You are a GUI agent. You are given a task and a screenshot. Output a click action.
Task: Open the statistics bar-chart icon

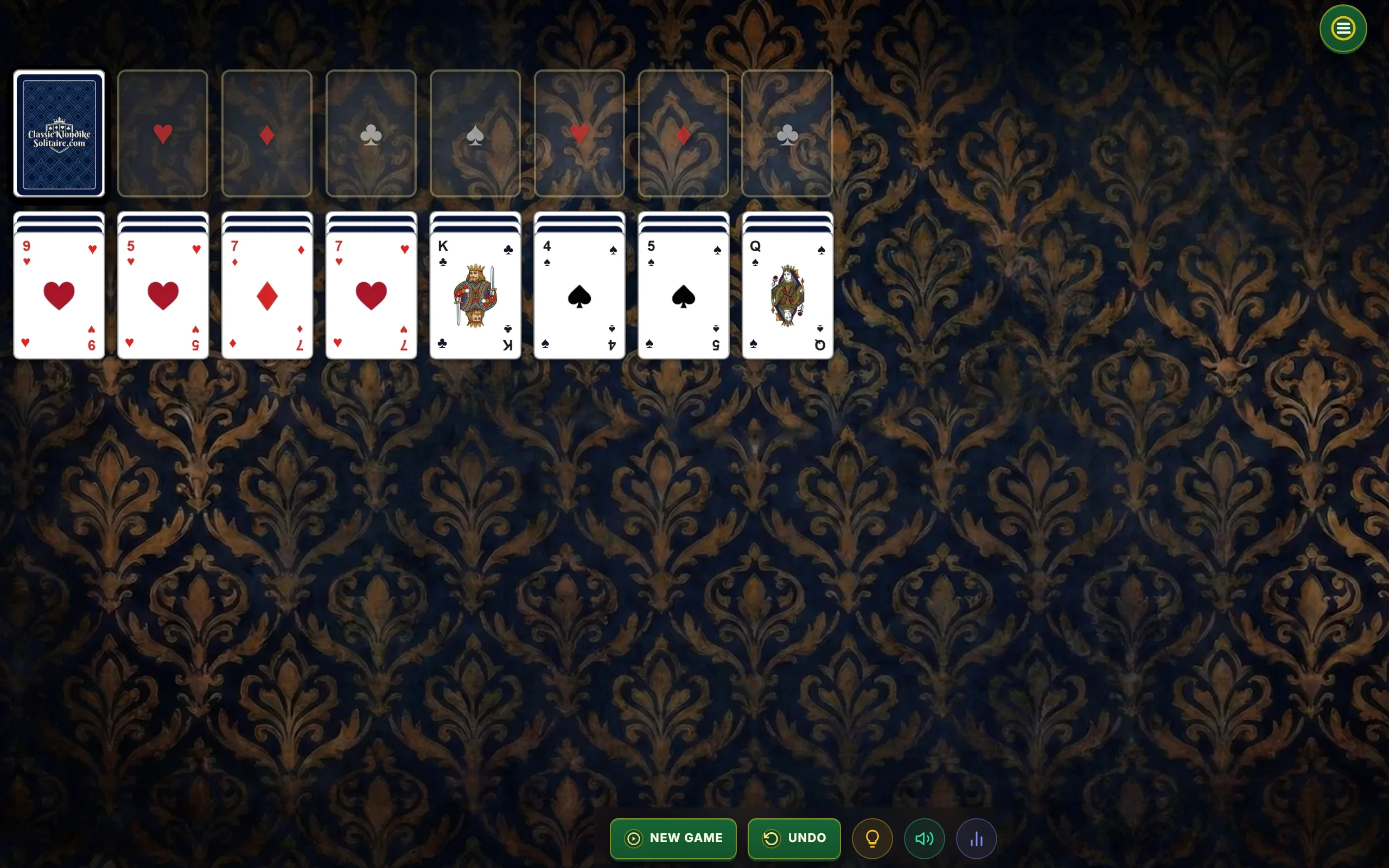tap(976, 838)
